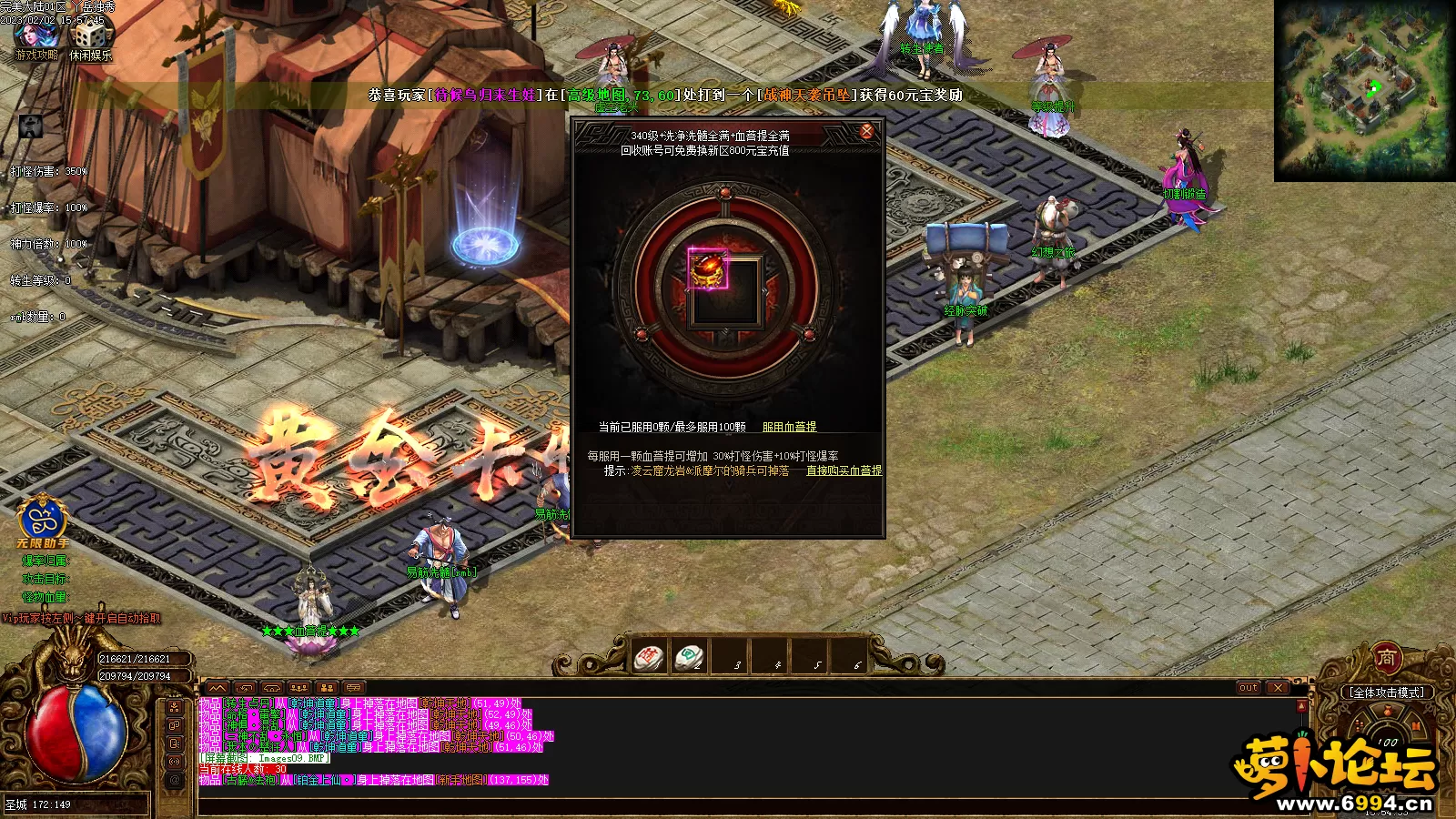The image size is (1456, 819).
Task: Click the 服用血菩提 link
Action: pyautogui.click(x=789, y=427)
